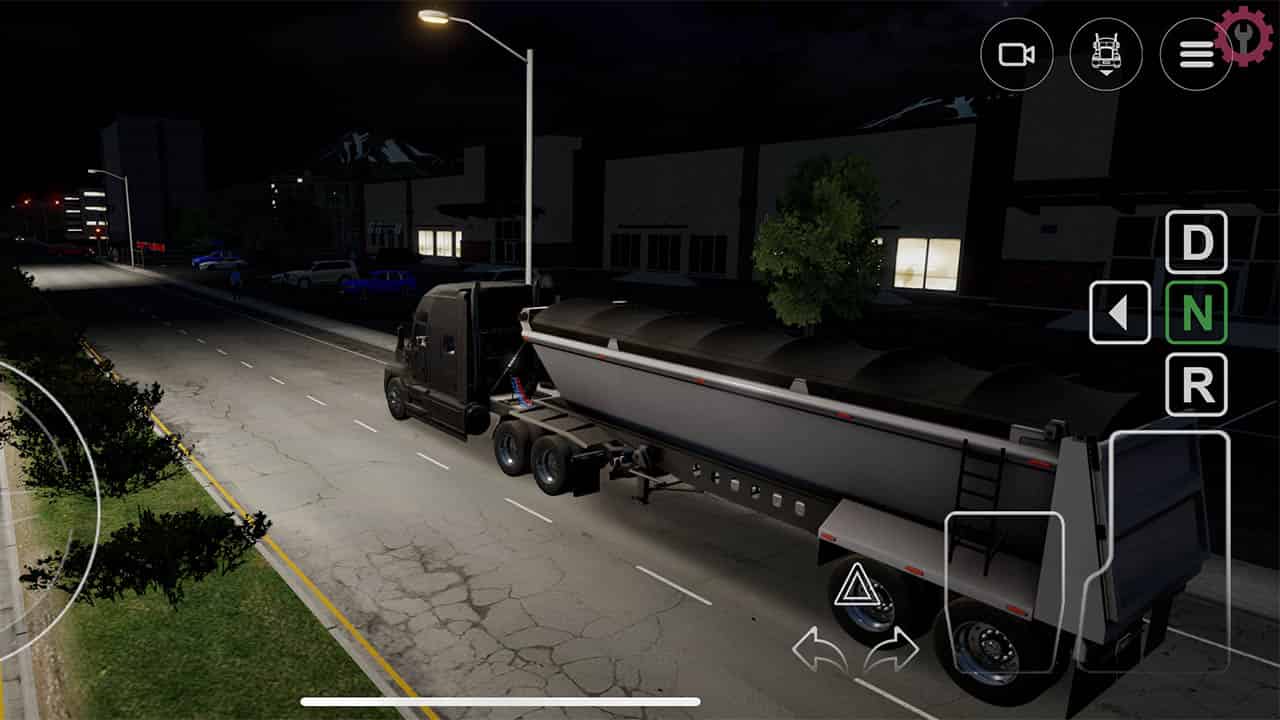1280x720 pixels.
Task: Open the truck view icon at top
Action: 1107,51
